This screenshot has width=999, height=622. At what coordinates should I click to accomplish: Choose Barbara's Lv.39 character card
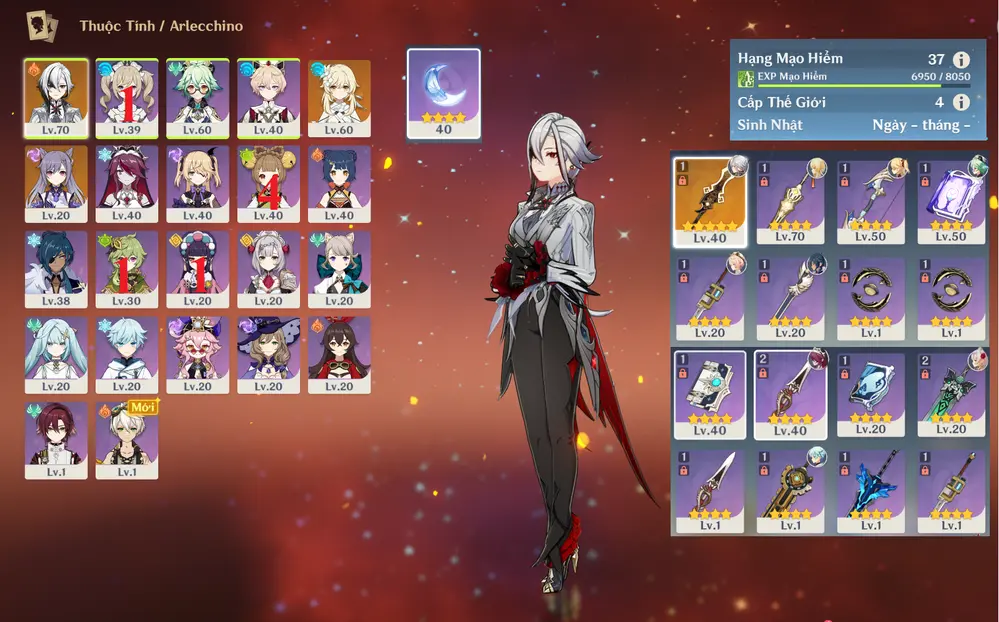point(127,98)
